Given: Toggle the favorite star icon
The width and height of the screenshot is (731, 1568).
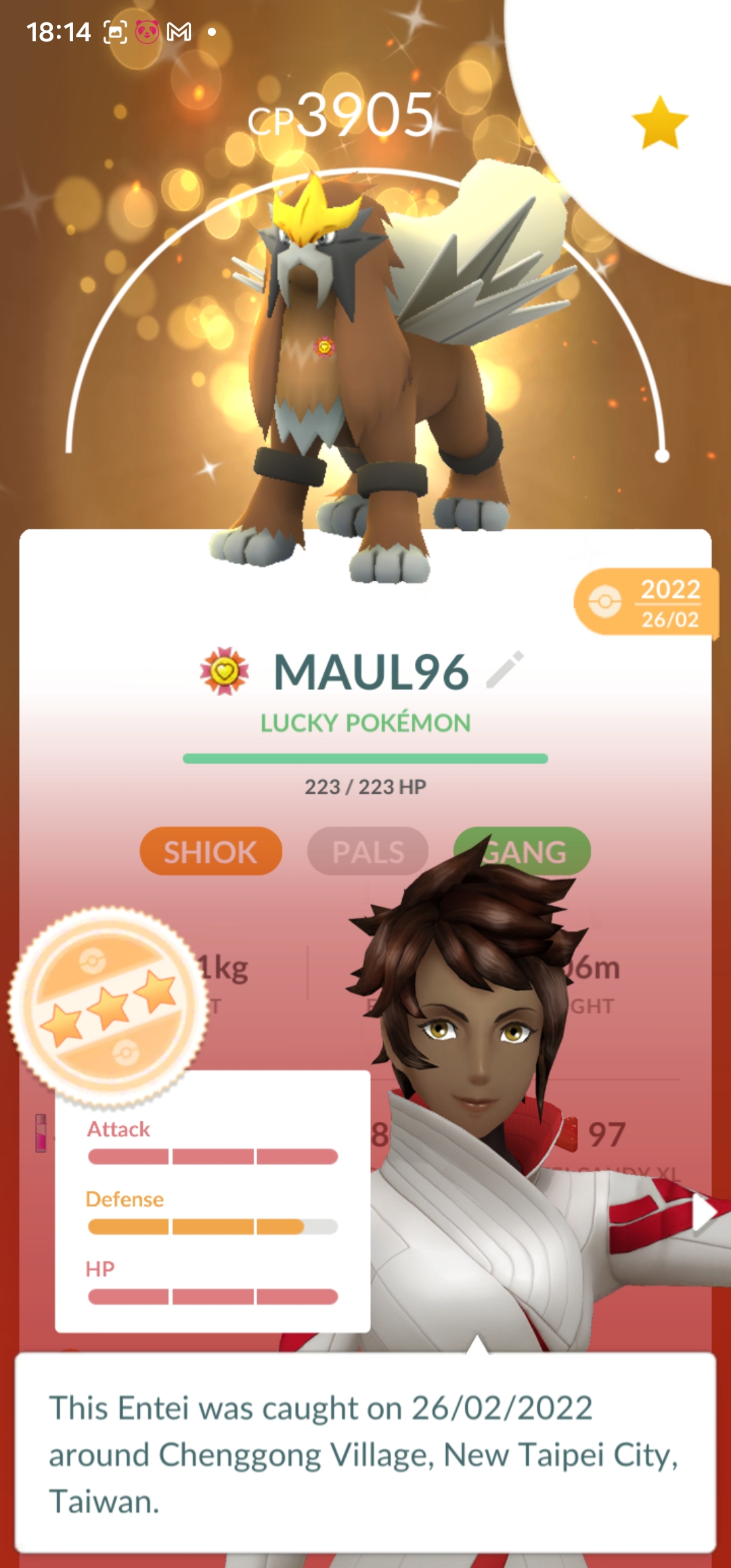Looking at the screenshot, I should pos(660,123).
